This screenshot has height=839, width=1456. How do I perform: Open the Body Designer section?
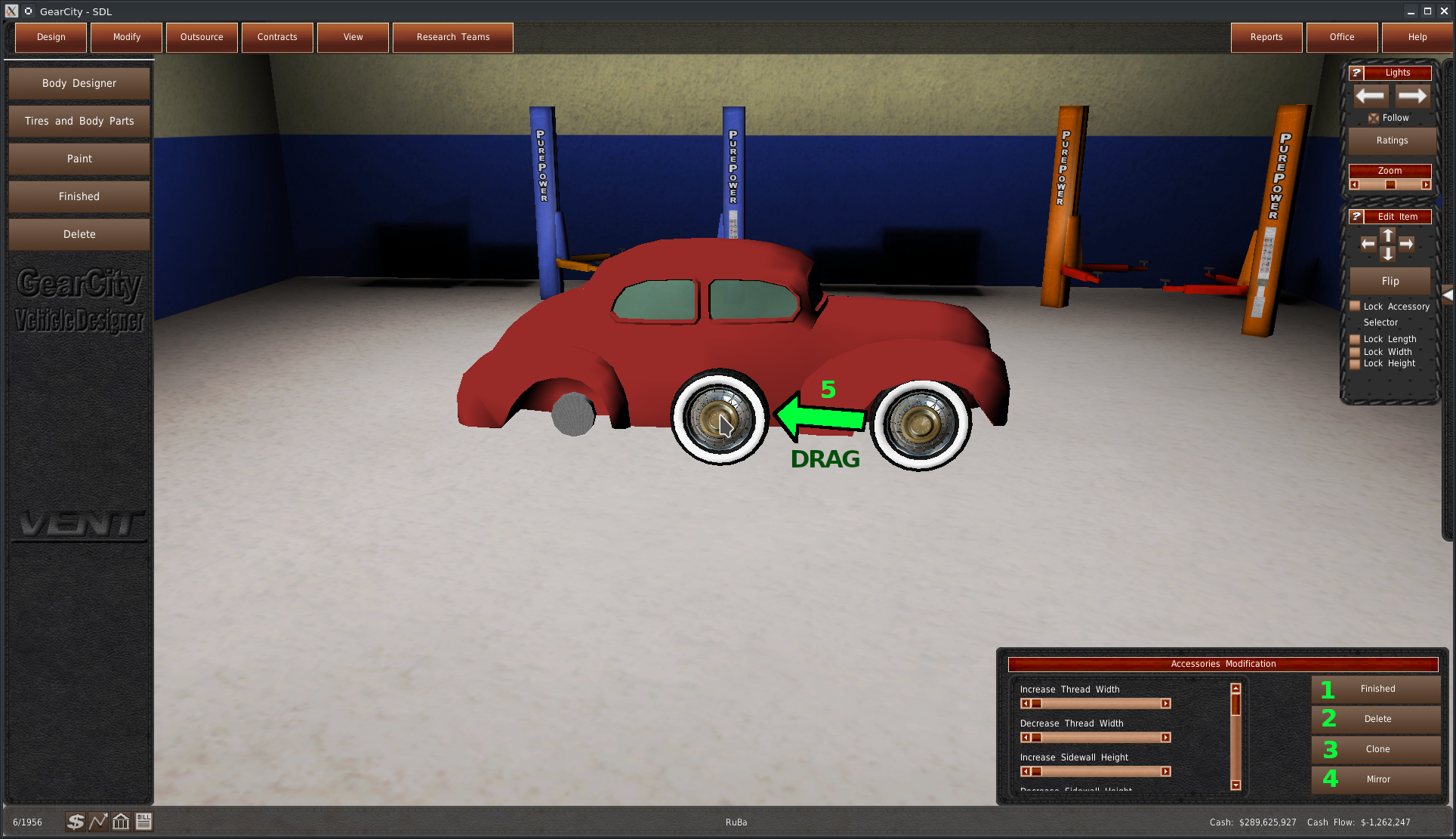pyautogui.click(x=79, y=83)
